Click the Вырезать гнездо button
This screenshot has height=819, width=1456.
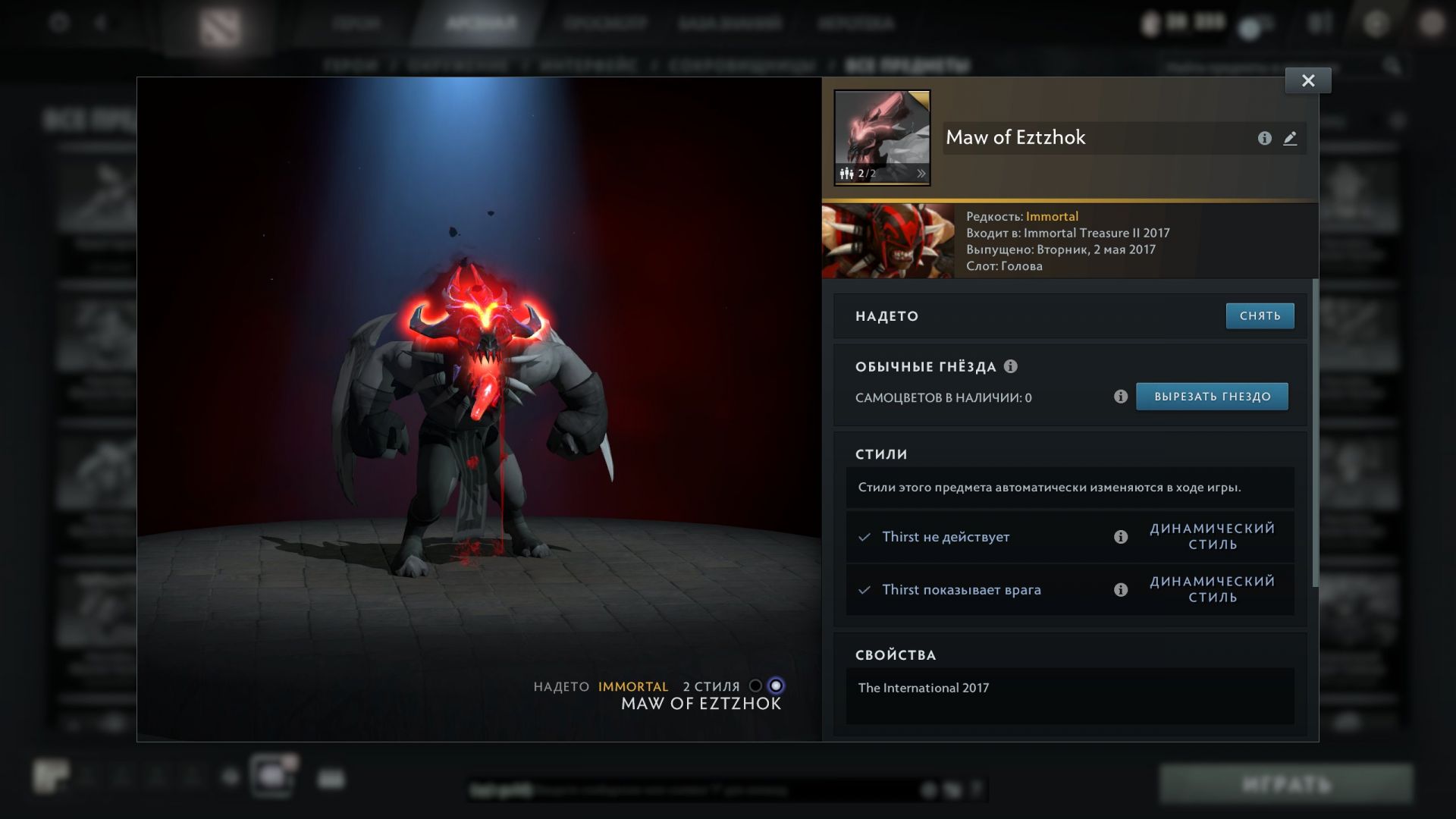pos(1212,397)
